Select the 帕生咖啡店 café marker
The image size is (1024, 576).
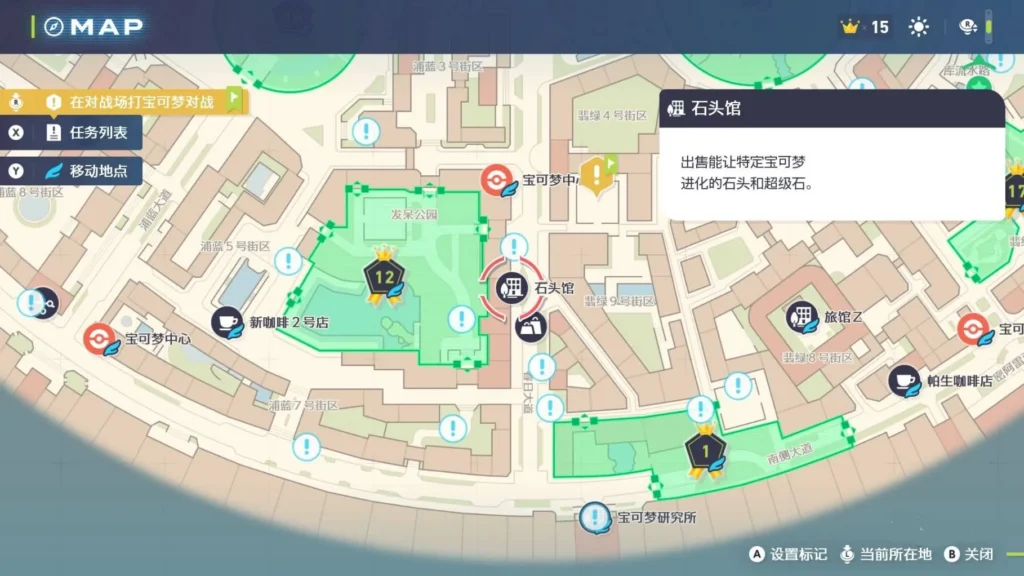(x=904, y=381)
